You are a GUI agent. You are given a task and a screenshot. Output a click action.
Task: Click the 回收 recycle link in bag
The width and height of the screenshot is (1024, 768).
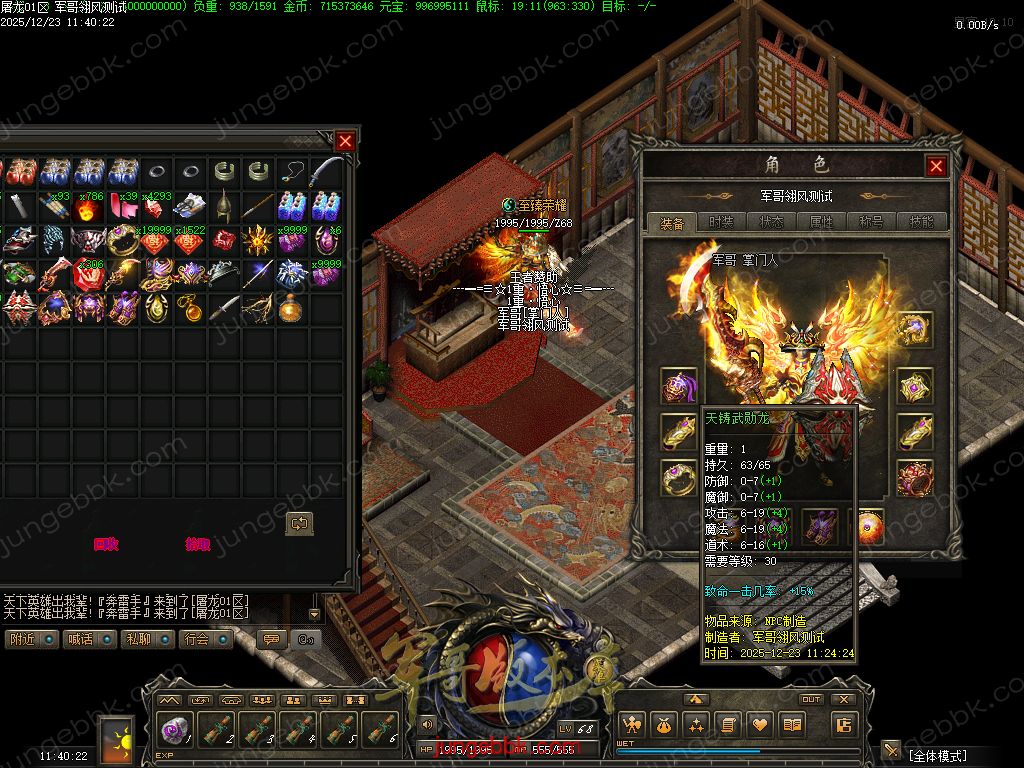click(106, 544)
